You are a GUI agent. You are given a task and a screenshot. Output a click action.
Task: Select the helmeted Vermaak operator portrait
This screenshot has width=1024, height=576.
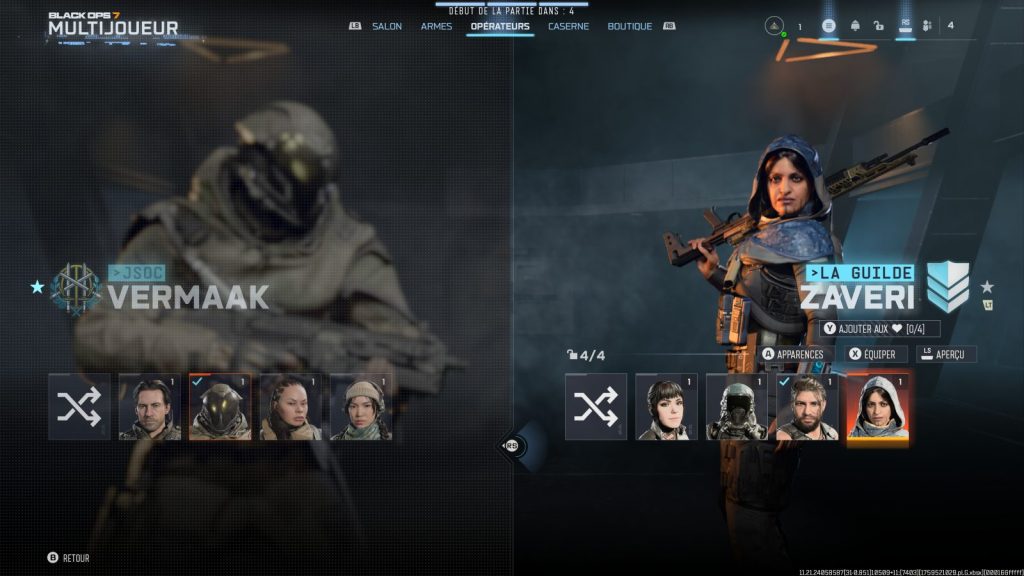click(x=220, y=407)
